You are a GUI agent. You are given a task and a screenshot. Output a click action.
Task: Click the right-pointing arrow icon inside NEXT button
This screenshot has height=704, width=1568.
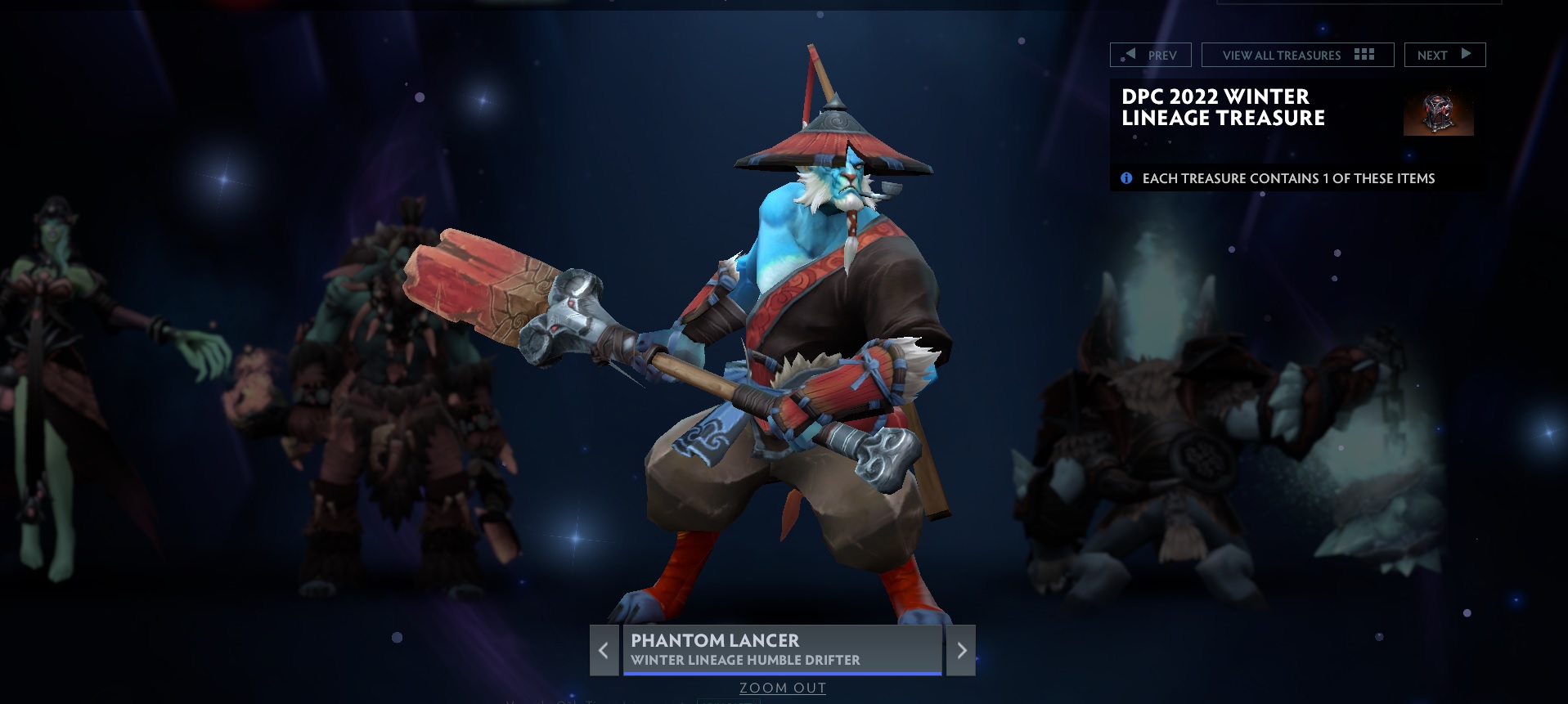click(1465, 55)
